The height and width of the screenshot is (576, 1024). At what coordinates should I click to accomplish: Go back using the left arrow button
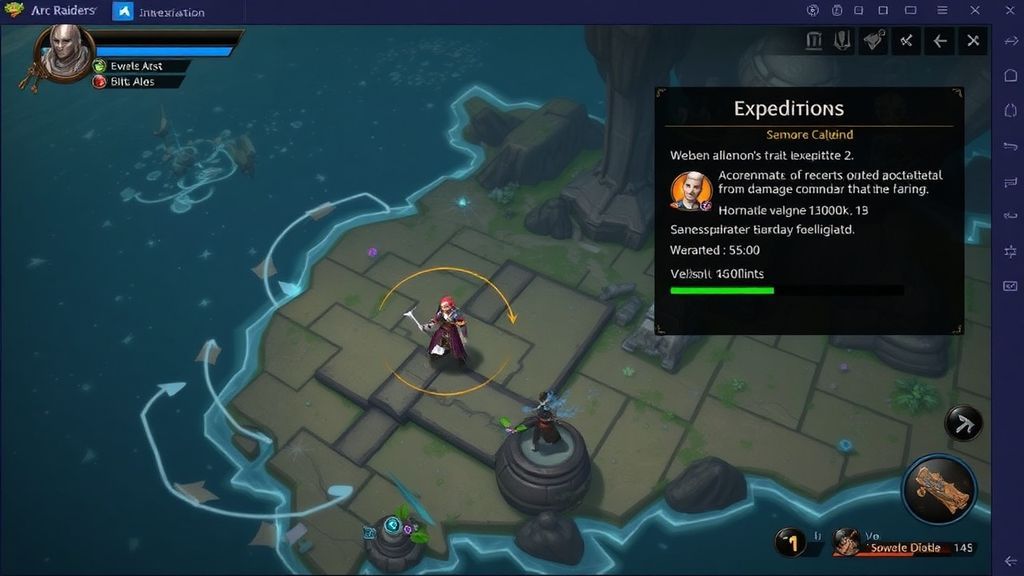940,41
